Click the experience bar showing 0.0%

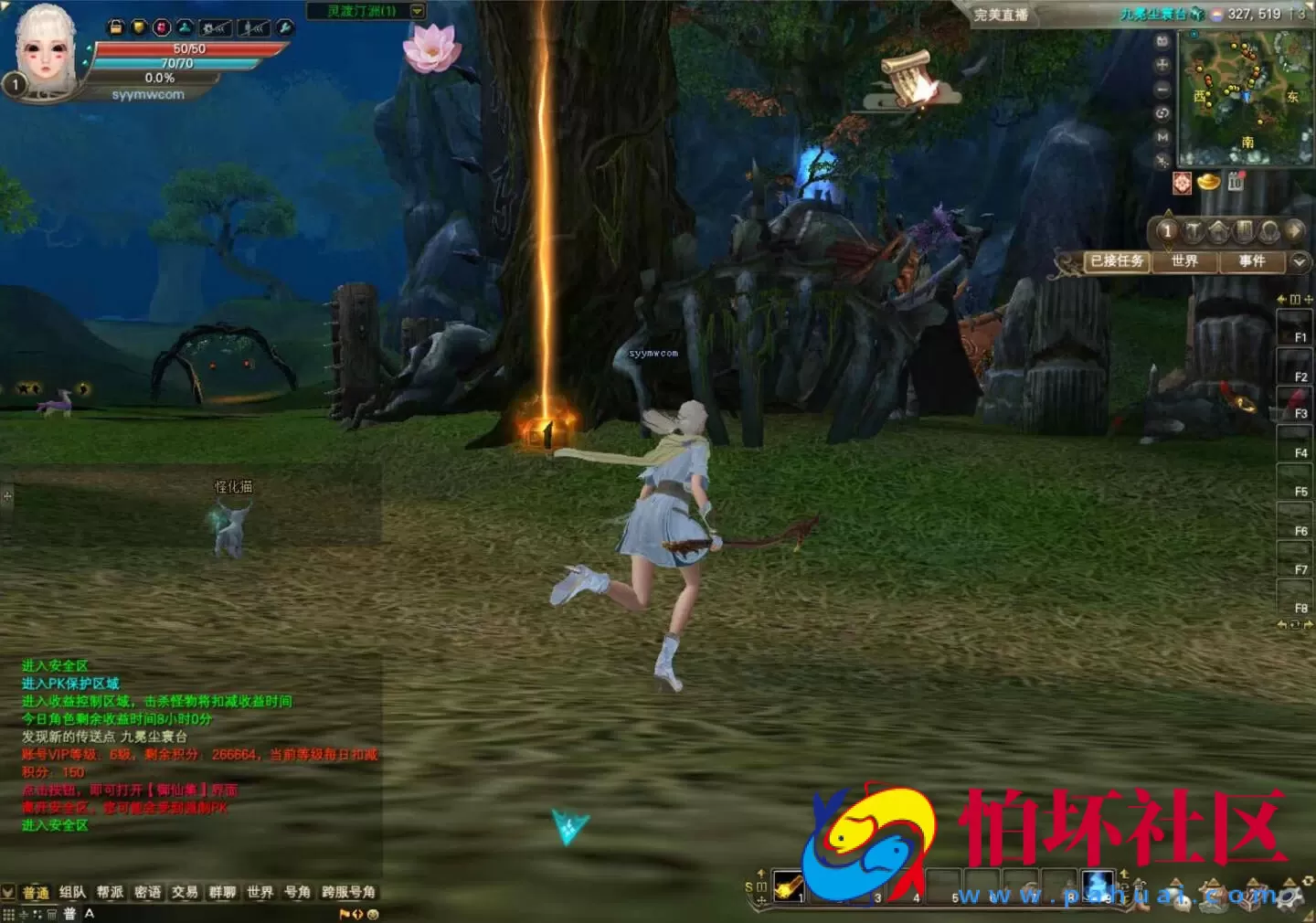[x=160, y=78]
